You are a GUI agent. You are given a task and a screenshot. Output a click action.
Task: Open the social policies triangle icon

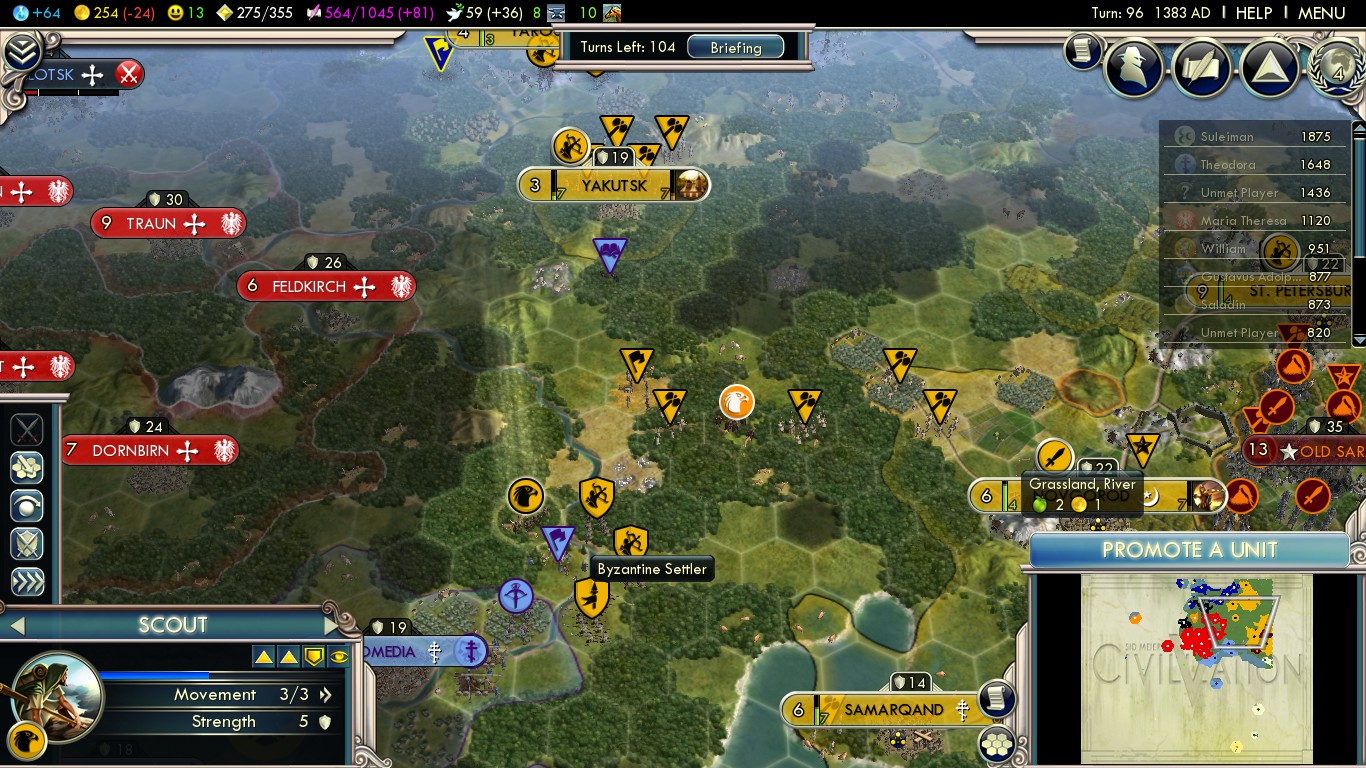point(1269,67)
